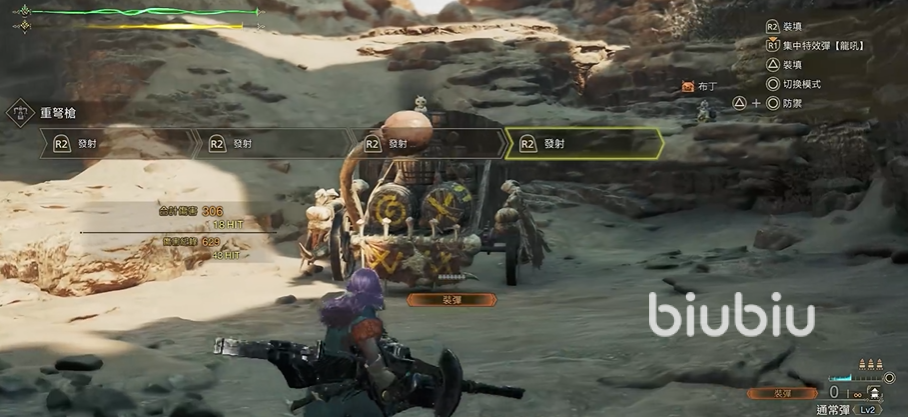Click the 通常彈 Lv2 ammo level badge
Viewport: 908px width, 417px height.
click(867, 409)
